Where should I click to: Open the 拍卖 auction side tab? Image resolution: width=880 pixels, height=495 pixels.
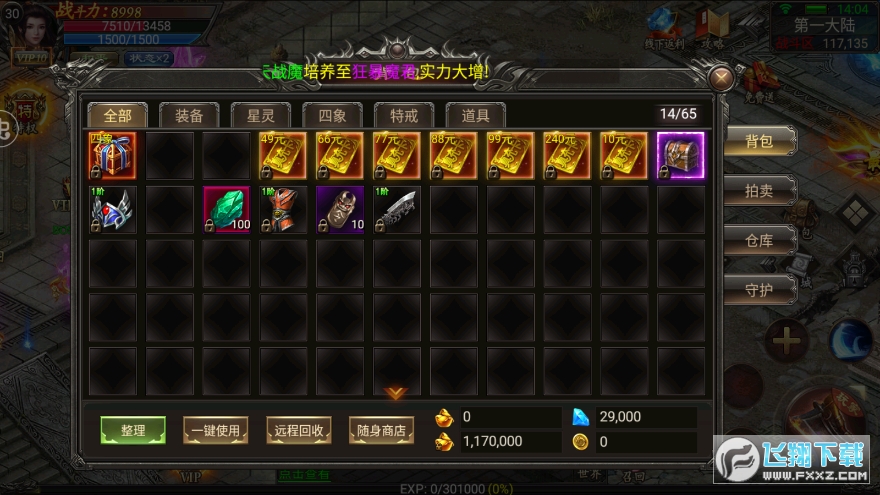[759, 190]
